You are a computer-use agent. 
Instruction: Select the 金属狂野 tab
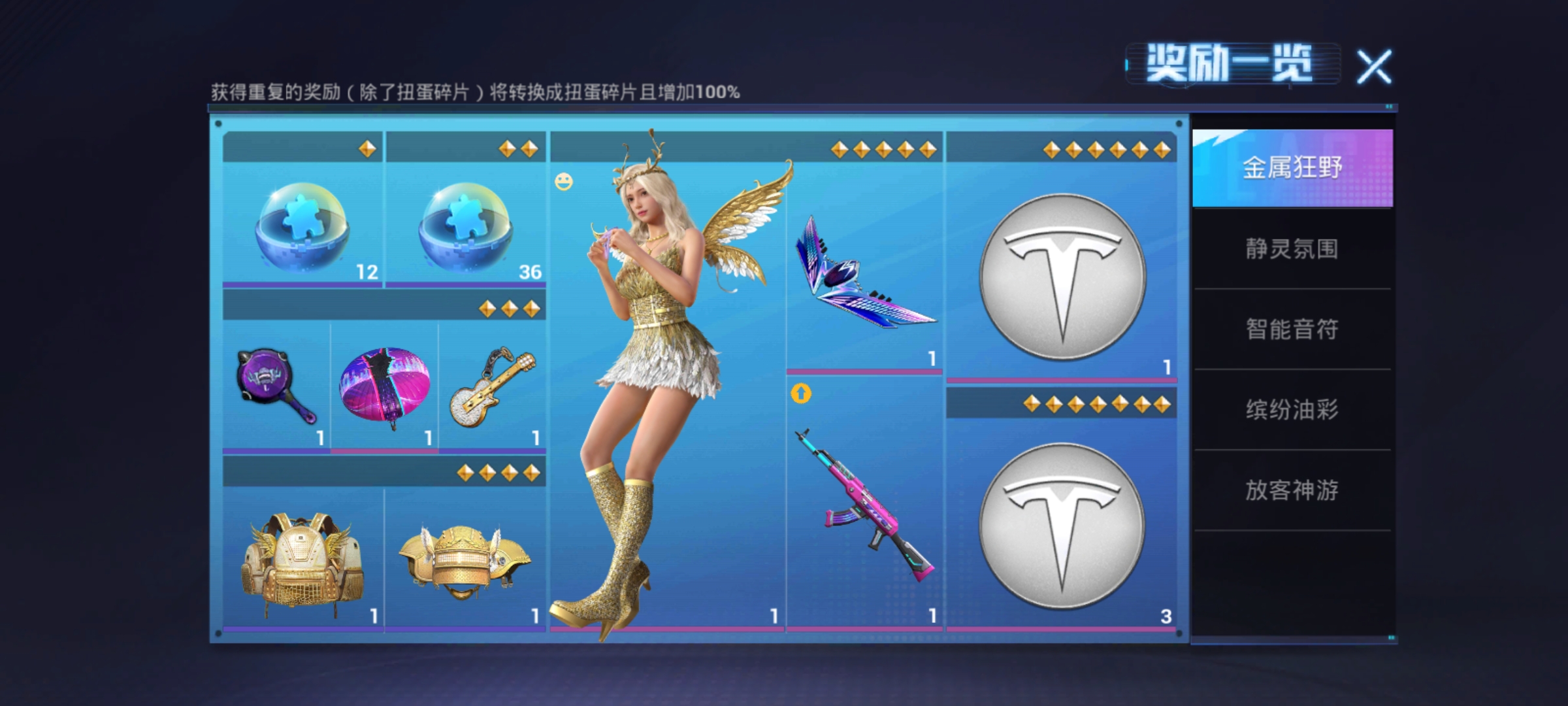tap(1292, 168)
